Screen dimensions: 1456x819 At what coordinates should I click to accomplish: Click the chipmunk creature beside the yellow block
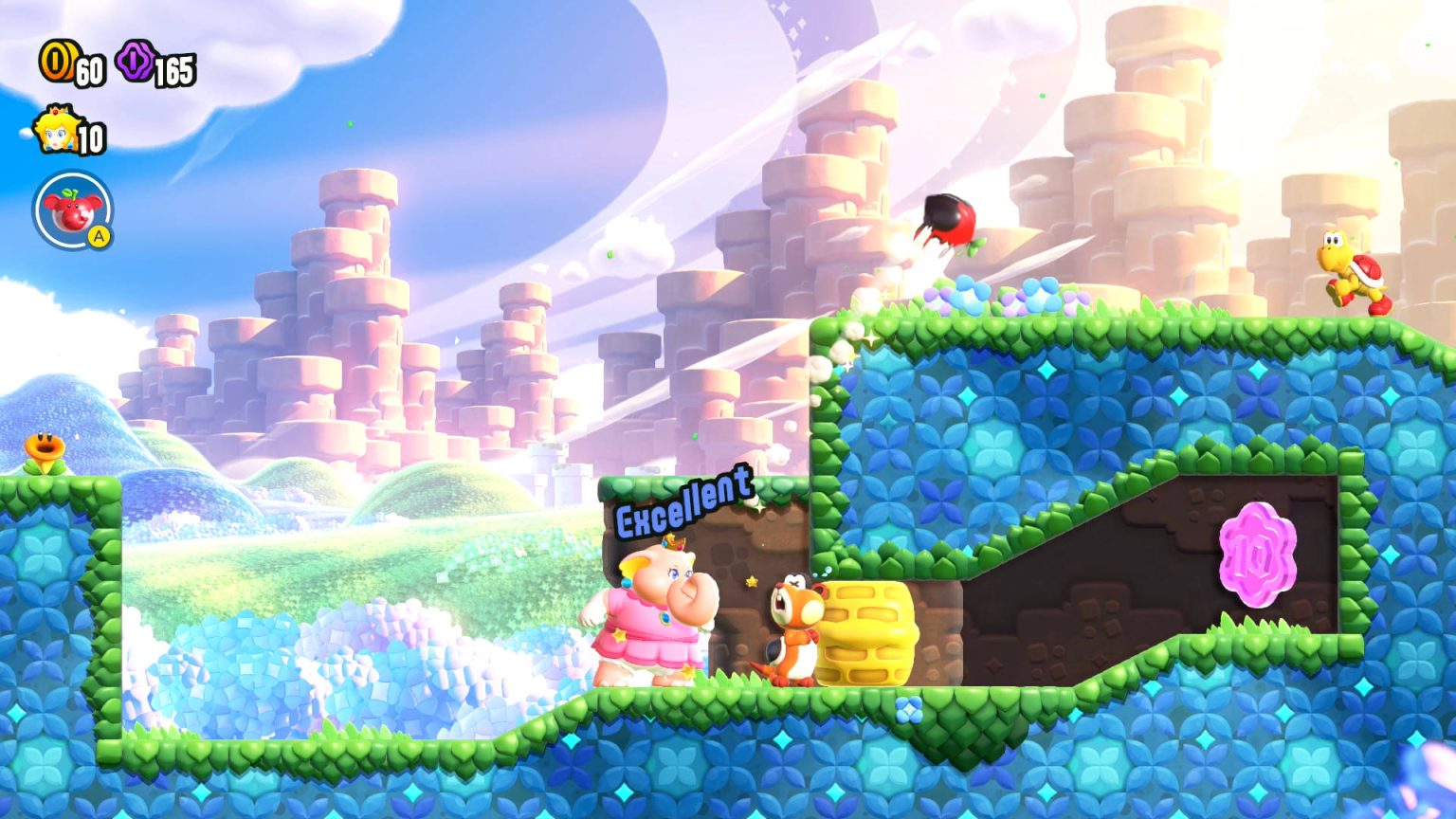pos(791,630)
